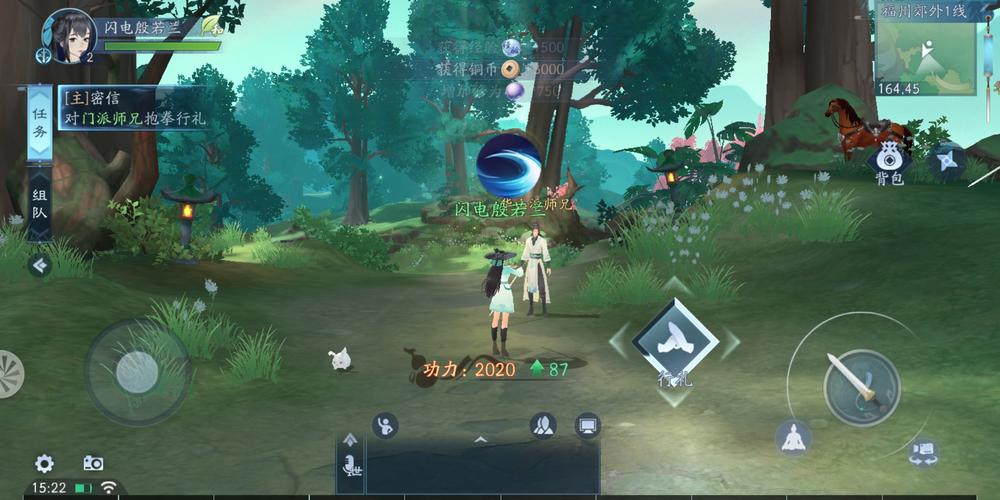Open the 背包 backpack
The width and height of the screenshot is (1000, 500).
(888, 160)
